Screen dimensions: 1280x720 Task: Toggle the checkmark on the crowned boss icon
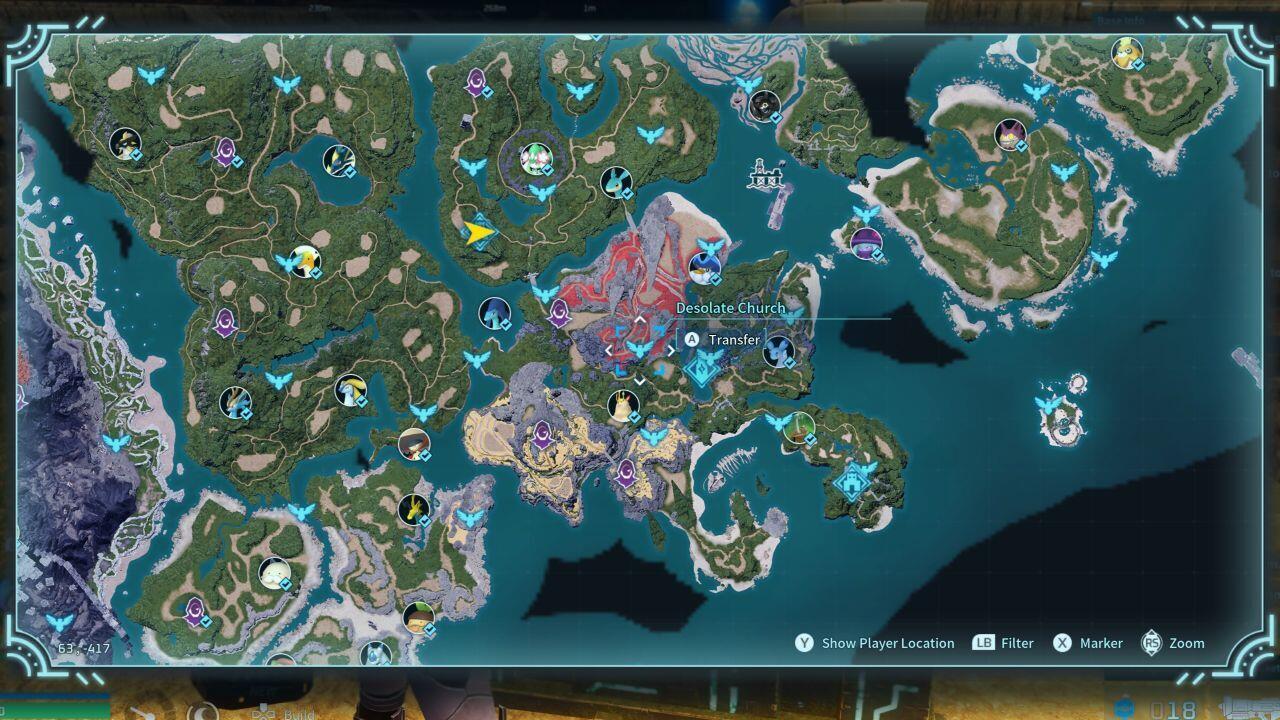(637, 418)
